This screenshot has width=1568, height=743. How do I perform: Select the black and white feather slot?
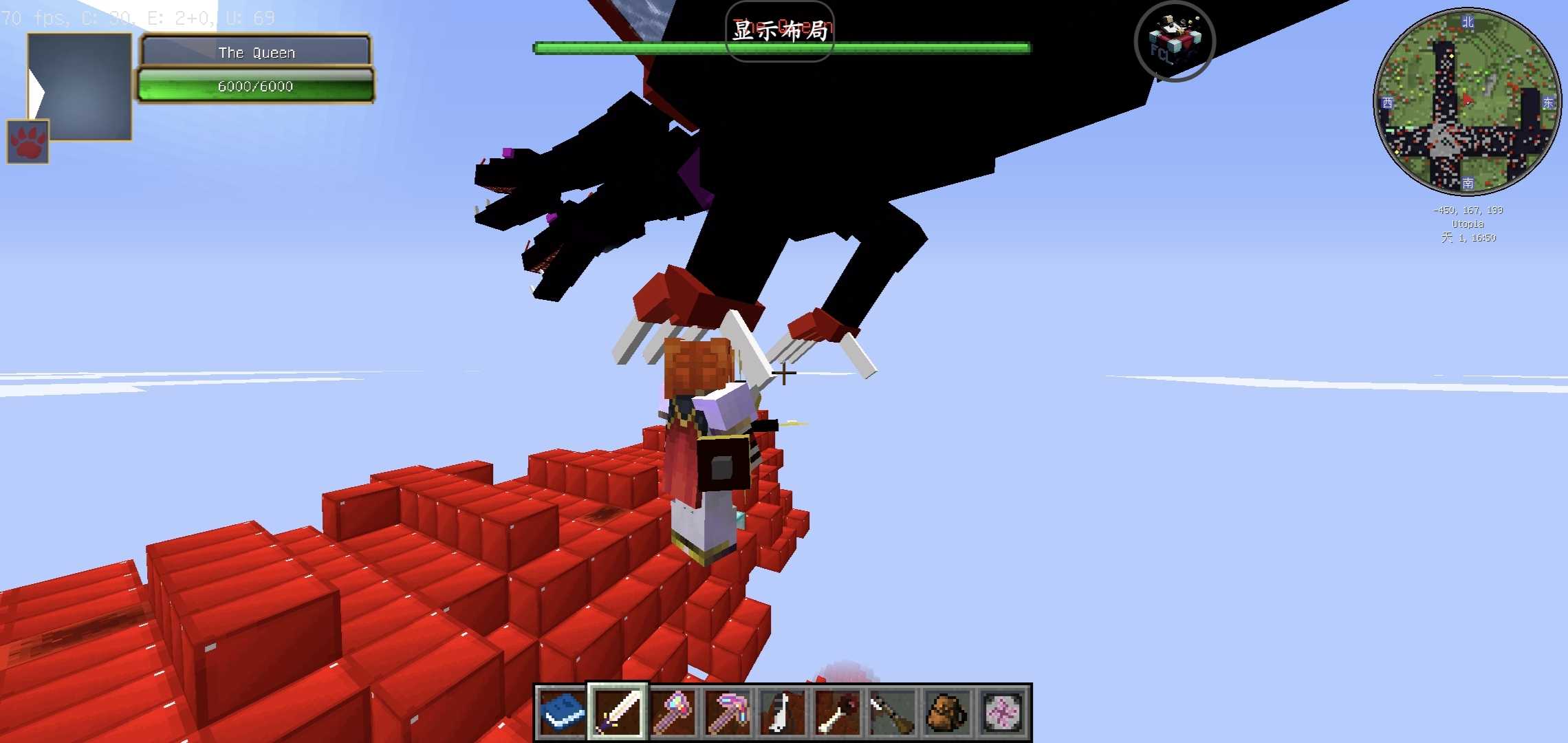coord(783,712)
